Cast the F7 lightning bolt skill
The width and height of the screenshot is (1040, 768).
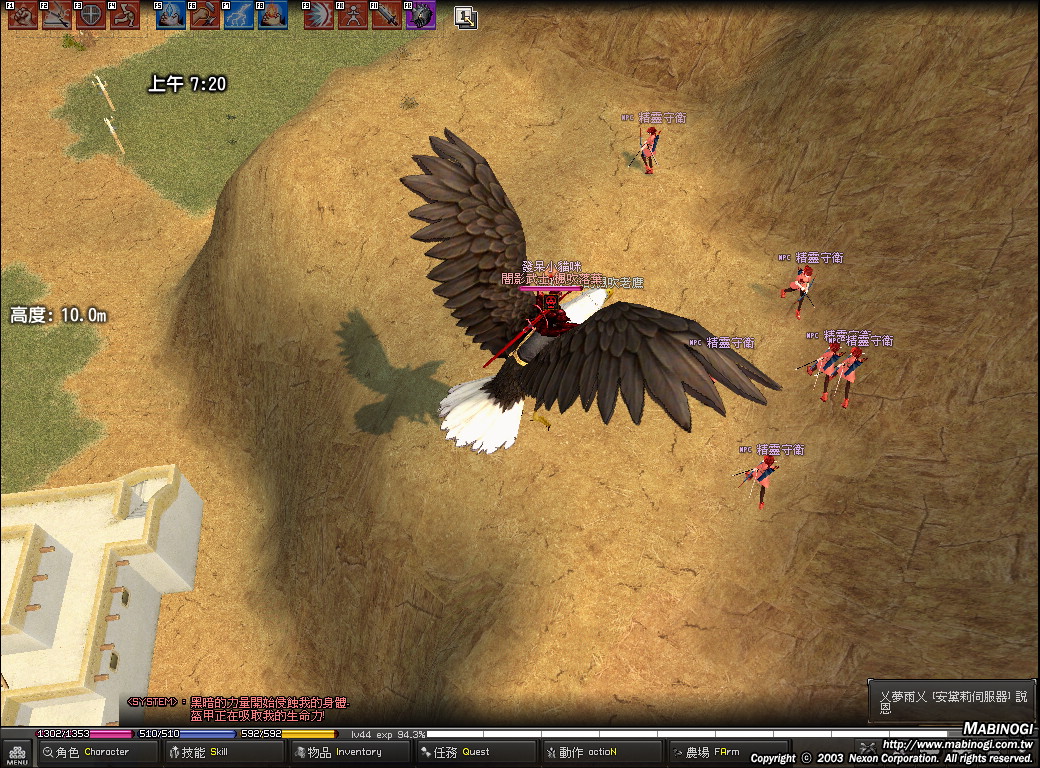[239, 15]
